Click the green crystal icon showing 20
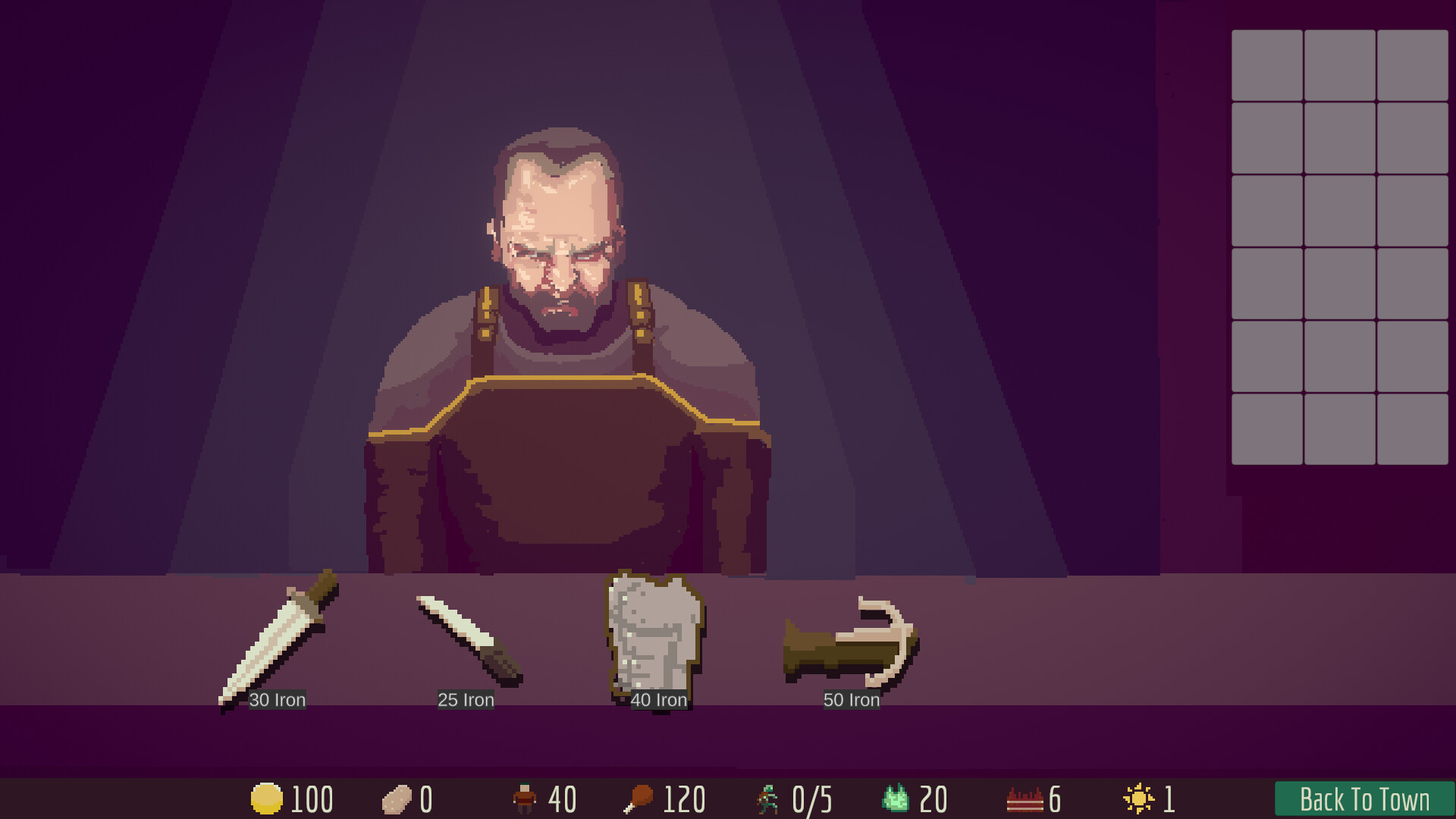The height and width of the screenshot is (819, 1456). pos(896,798)
